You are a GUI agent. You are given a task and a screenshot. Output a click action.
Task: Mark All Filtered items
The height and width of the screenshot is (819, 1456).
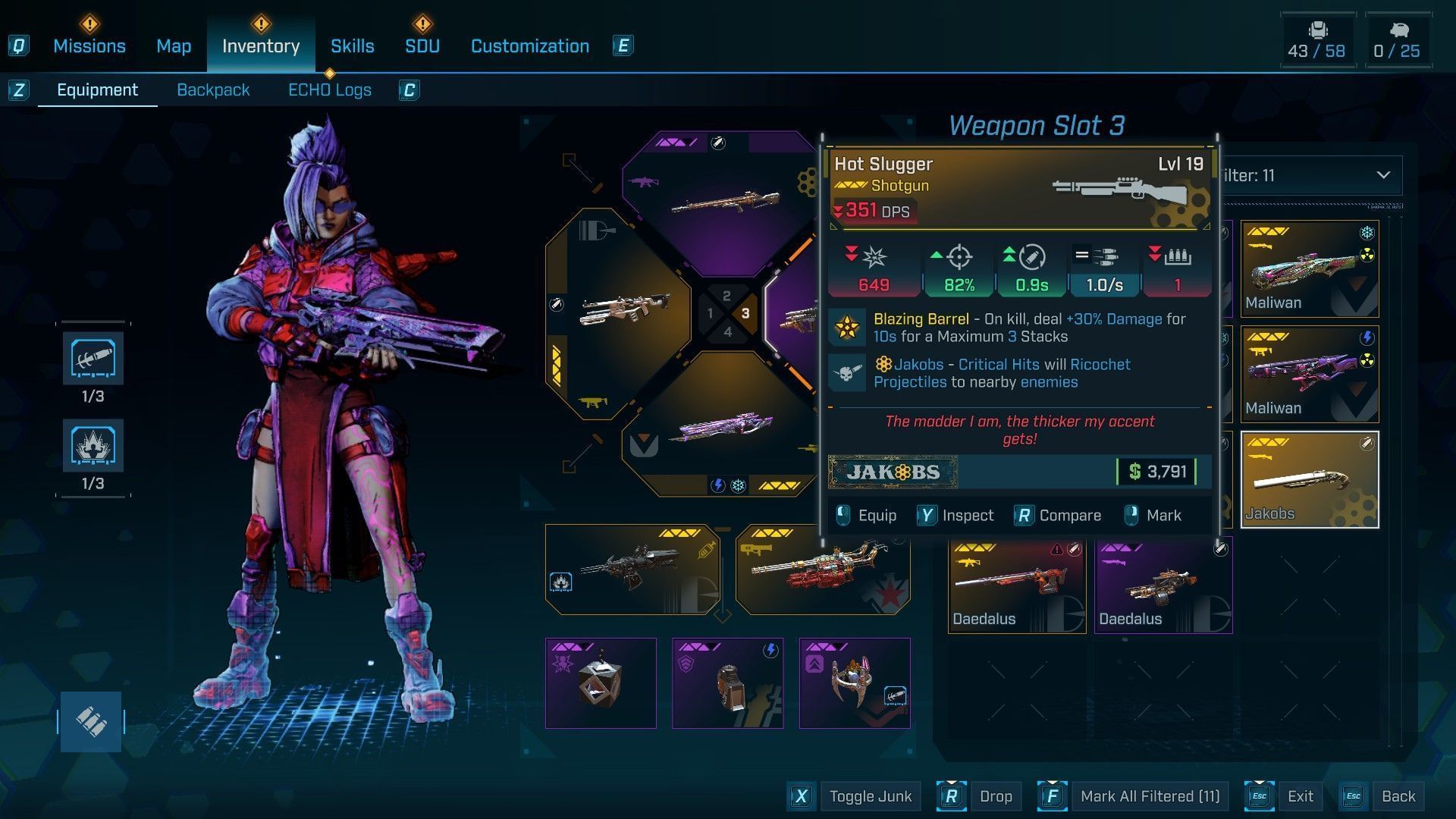click(1149, 796)
